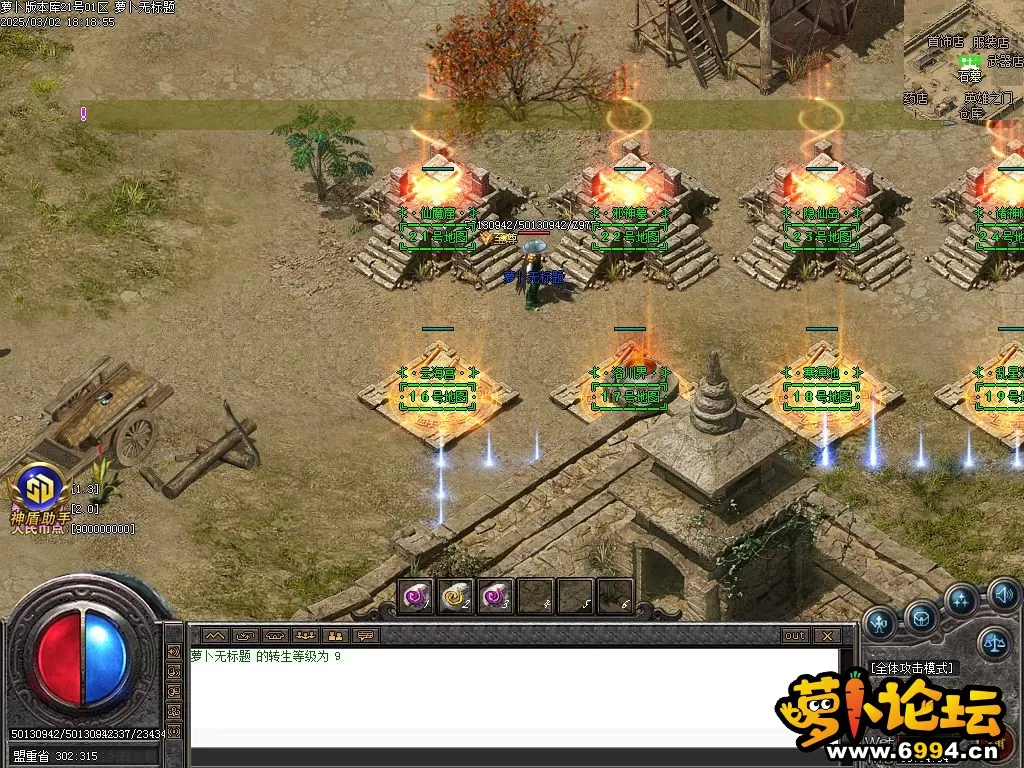1024x768 pixels.
Task: Select the top chat channel side button
Action: tap(174, 654)
